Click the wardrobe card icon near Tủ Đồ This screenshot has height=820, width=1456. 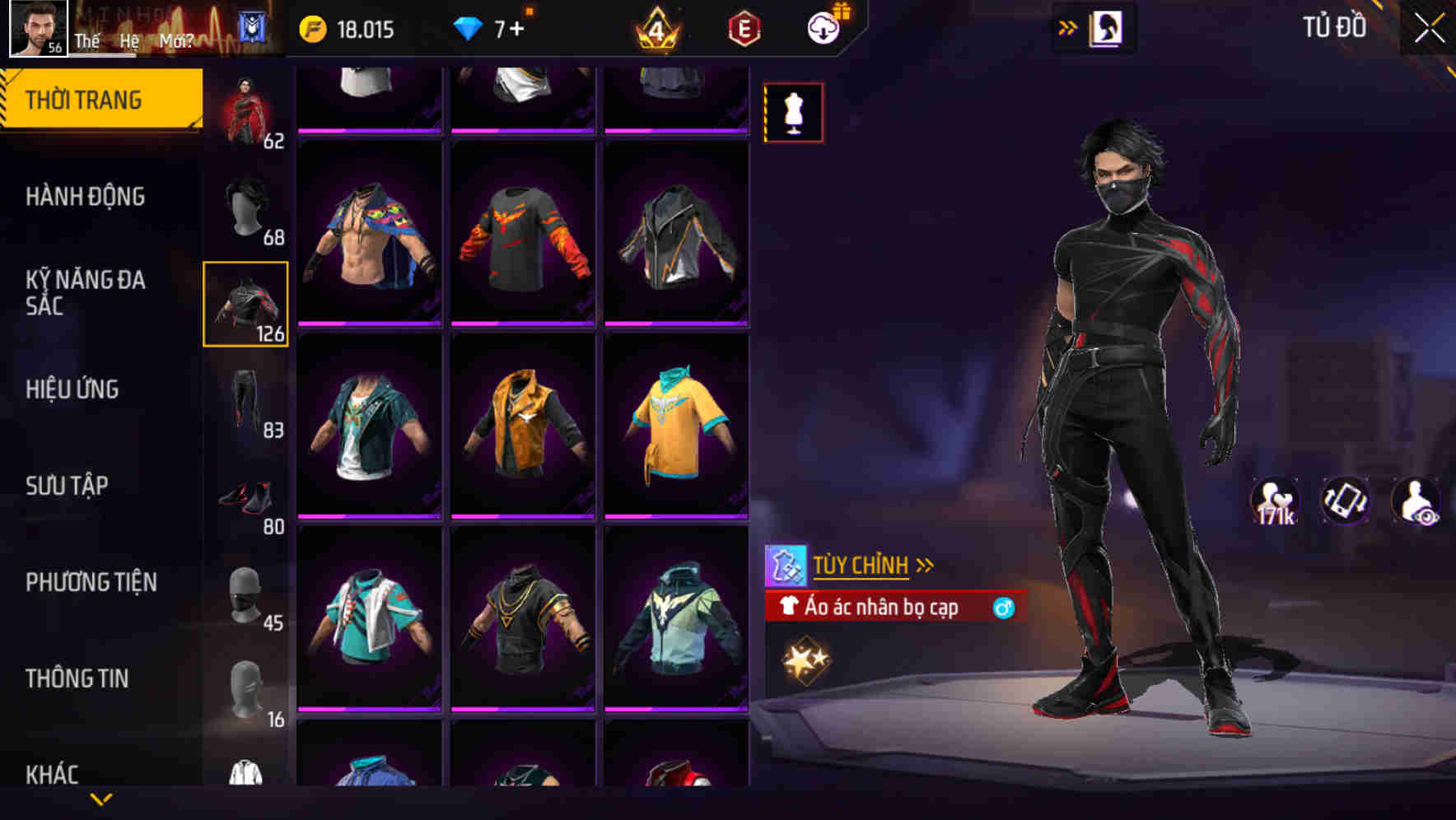click(x=1107, y=26)
